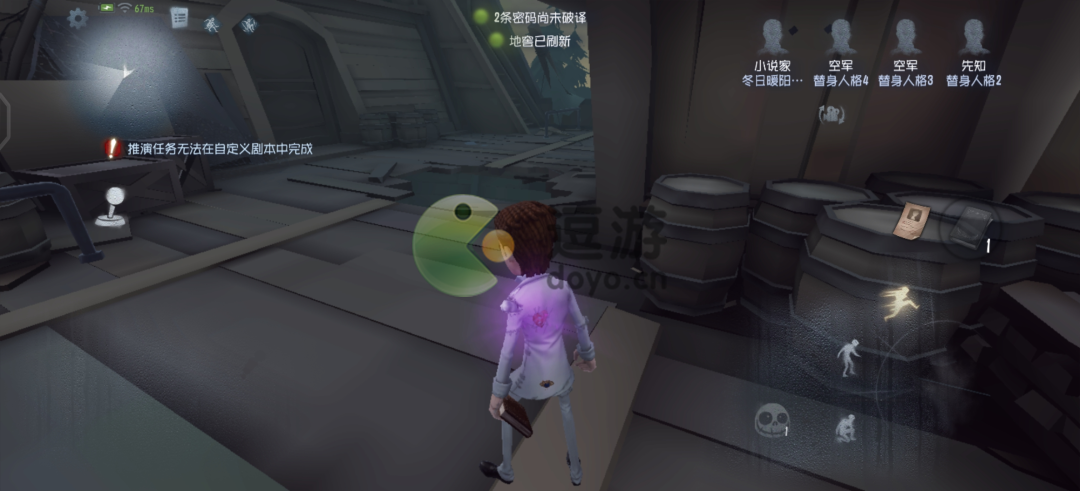Select the 先知 替身人格2 teammate portrait
The height and width of the screenshot is (491, 1080).
972,38
